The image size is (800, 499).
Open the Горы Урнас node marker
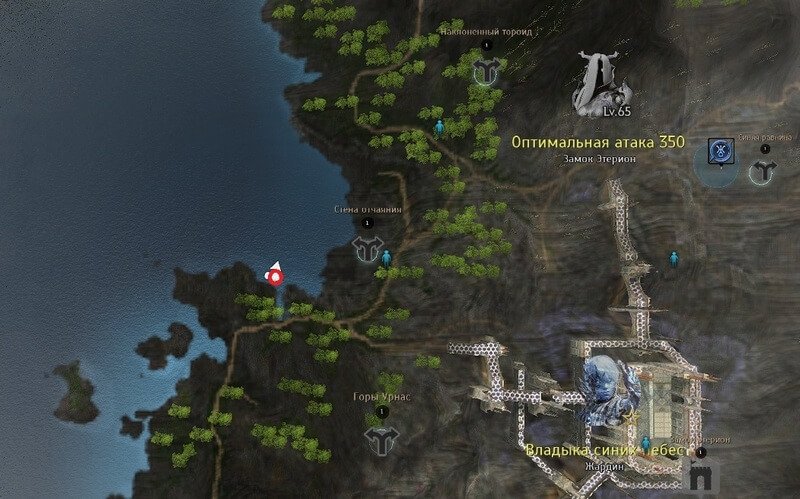pyautogui.click(x=380, y=437)
